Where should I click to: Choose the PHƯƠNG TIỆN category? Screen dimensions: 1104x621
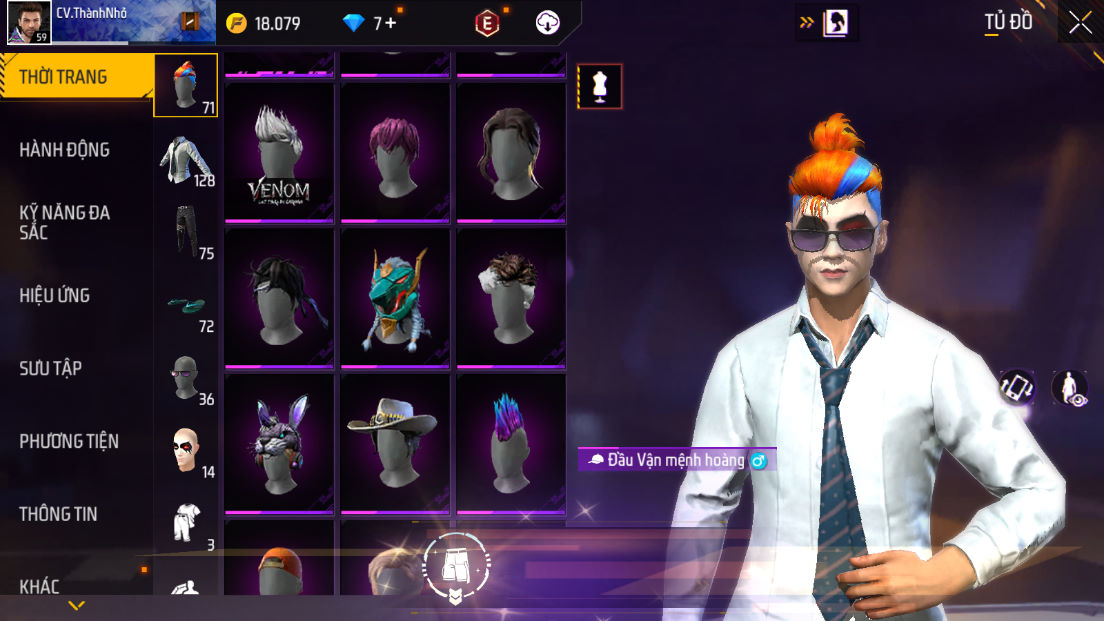tap(69, 441)
